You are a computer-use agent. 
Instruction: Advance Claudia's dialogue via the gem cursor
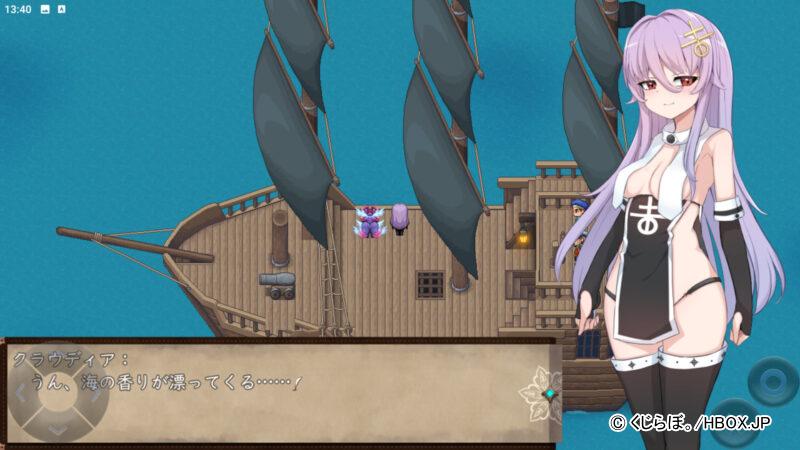click(x=547, y=394)
